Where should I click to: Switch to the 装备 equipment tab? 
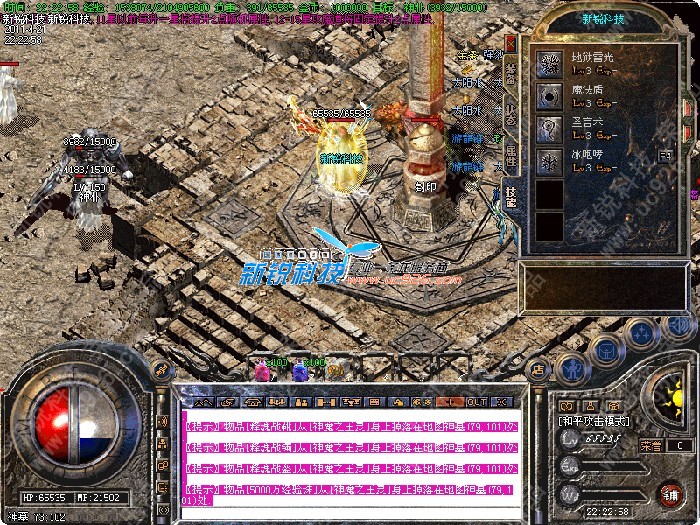[511, 75]
